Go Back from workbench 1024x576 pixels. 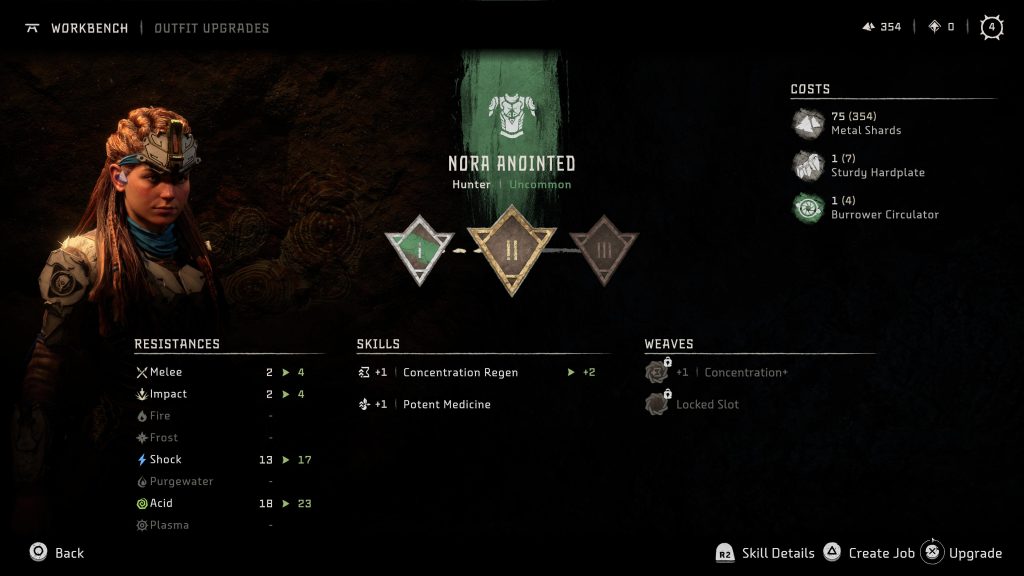(57, 553)
